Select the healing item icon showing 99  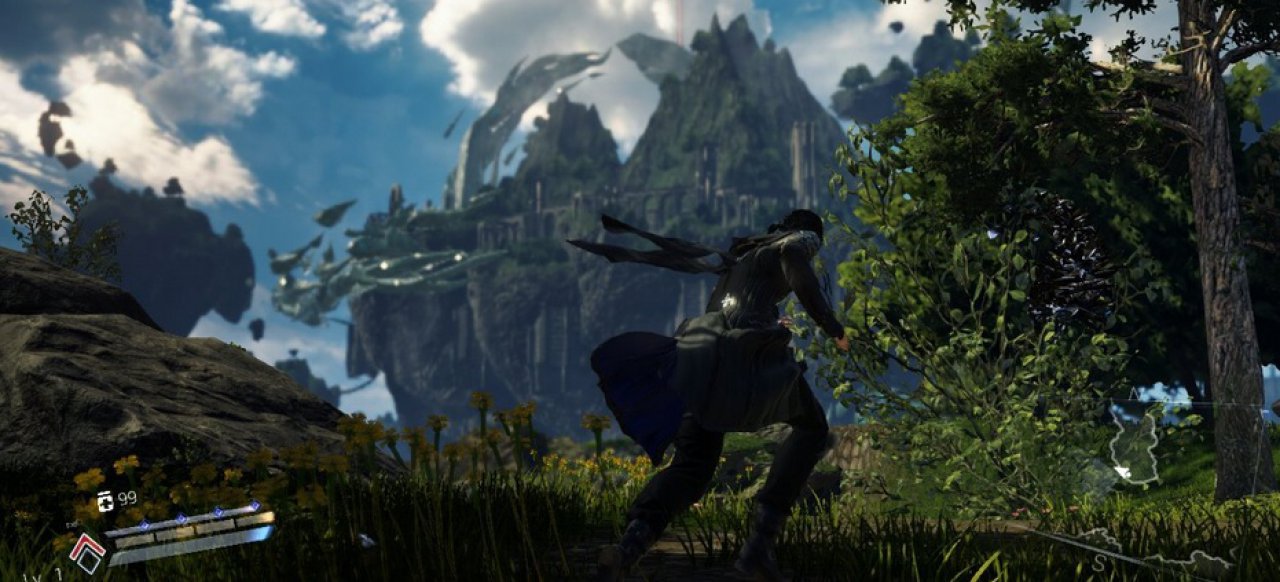[105, 500]
